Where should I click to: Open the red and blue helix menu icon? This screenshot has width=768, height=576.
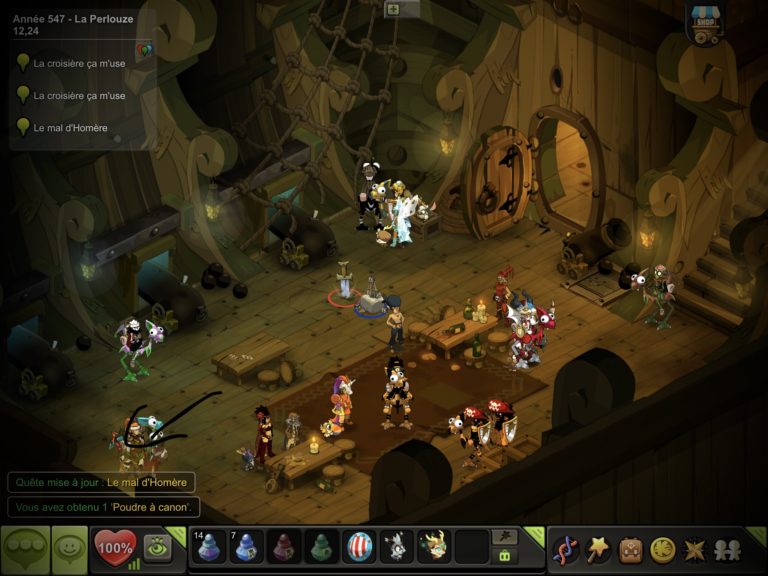click(565, 549)
